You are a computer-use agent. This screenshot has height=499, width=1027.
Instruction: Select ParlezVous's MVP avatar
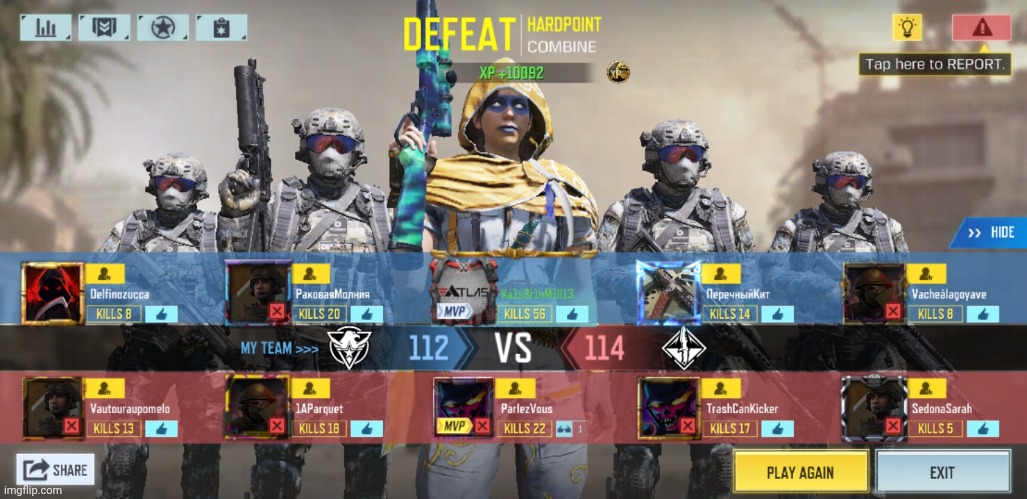point(462,408)
